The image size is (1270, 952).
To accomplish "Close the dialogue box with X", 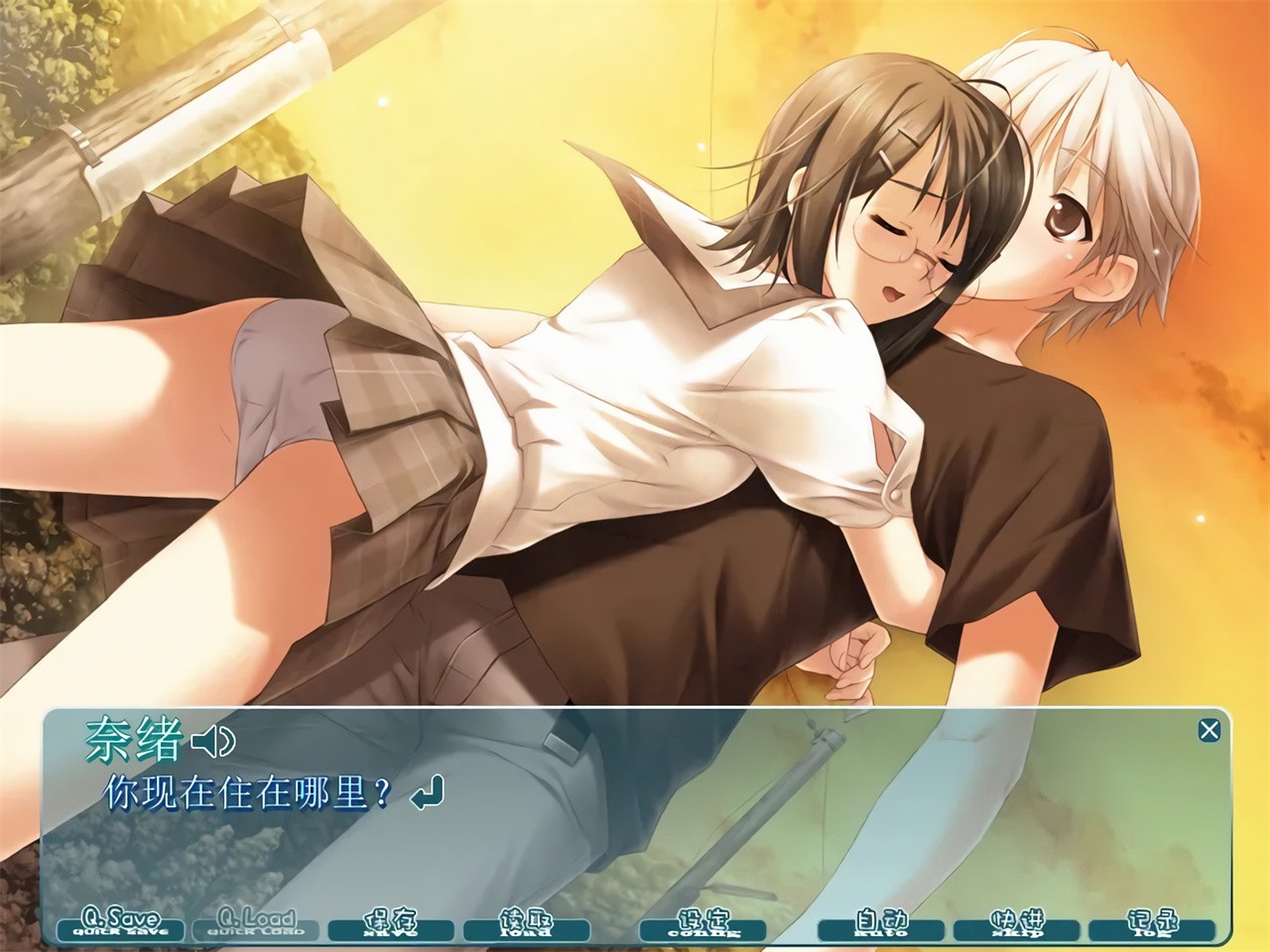I will click(1208, 731).
